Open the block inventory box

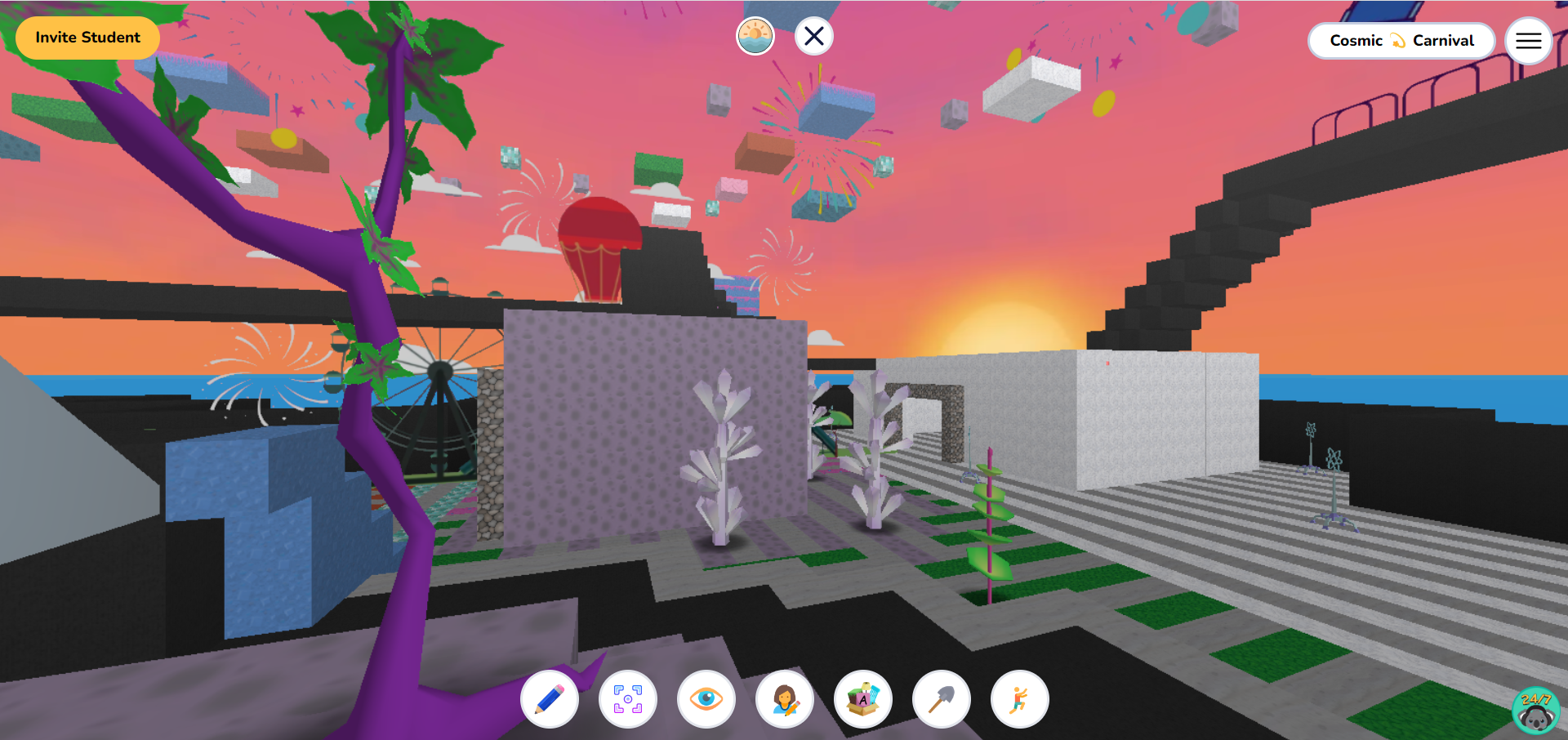(863, 699)
